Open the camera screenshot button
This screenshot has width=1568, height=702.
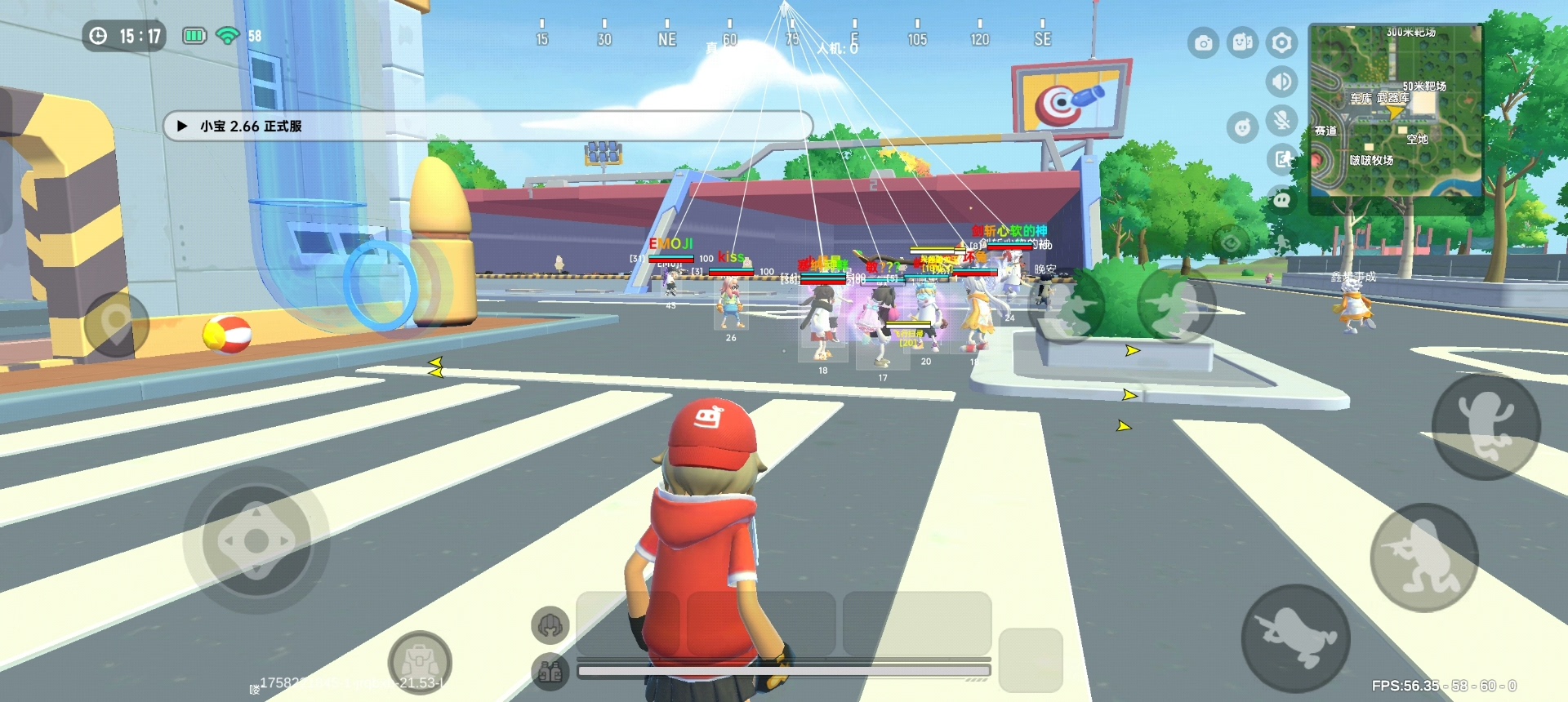[1203, 43]
